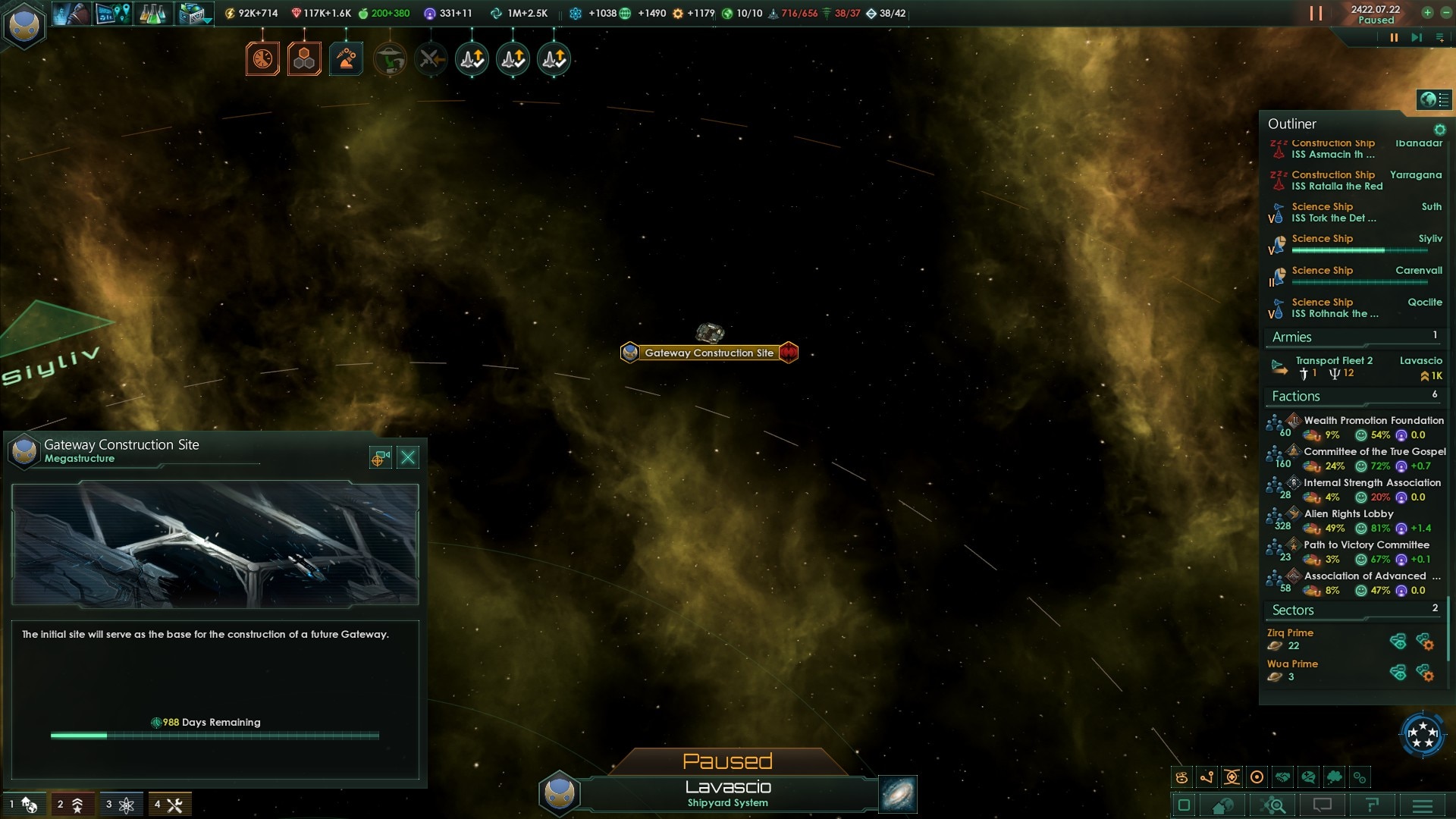This screenshot has height=819, width=1456.
Task: Open the chat speech bubble window
Action: (x=1323, y=805)
